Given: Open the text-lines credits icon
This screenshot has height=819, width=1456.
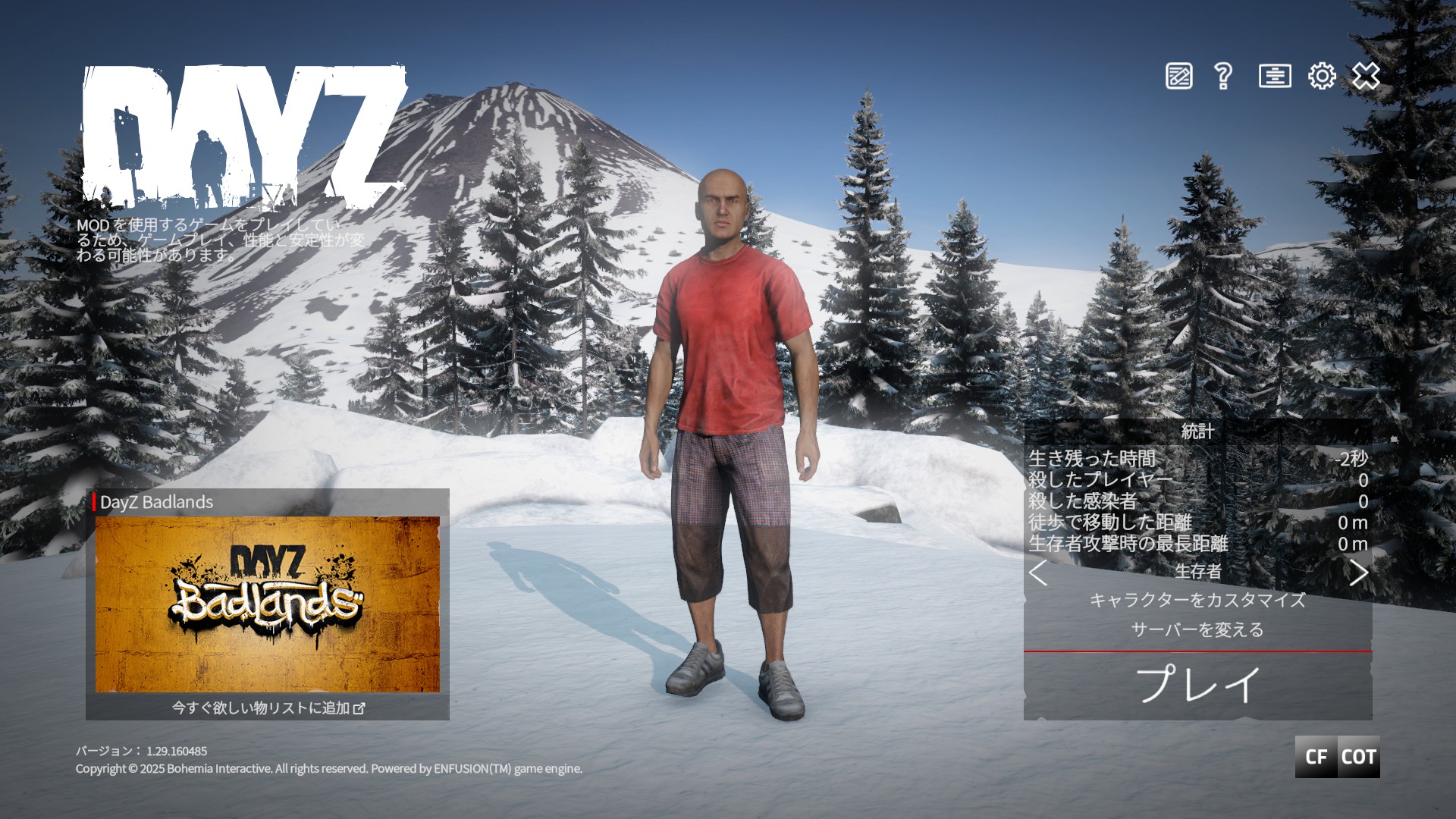Looking at the screenshot, I should (1275, 77).
